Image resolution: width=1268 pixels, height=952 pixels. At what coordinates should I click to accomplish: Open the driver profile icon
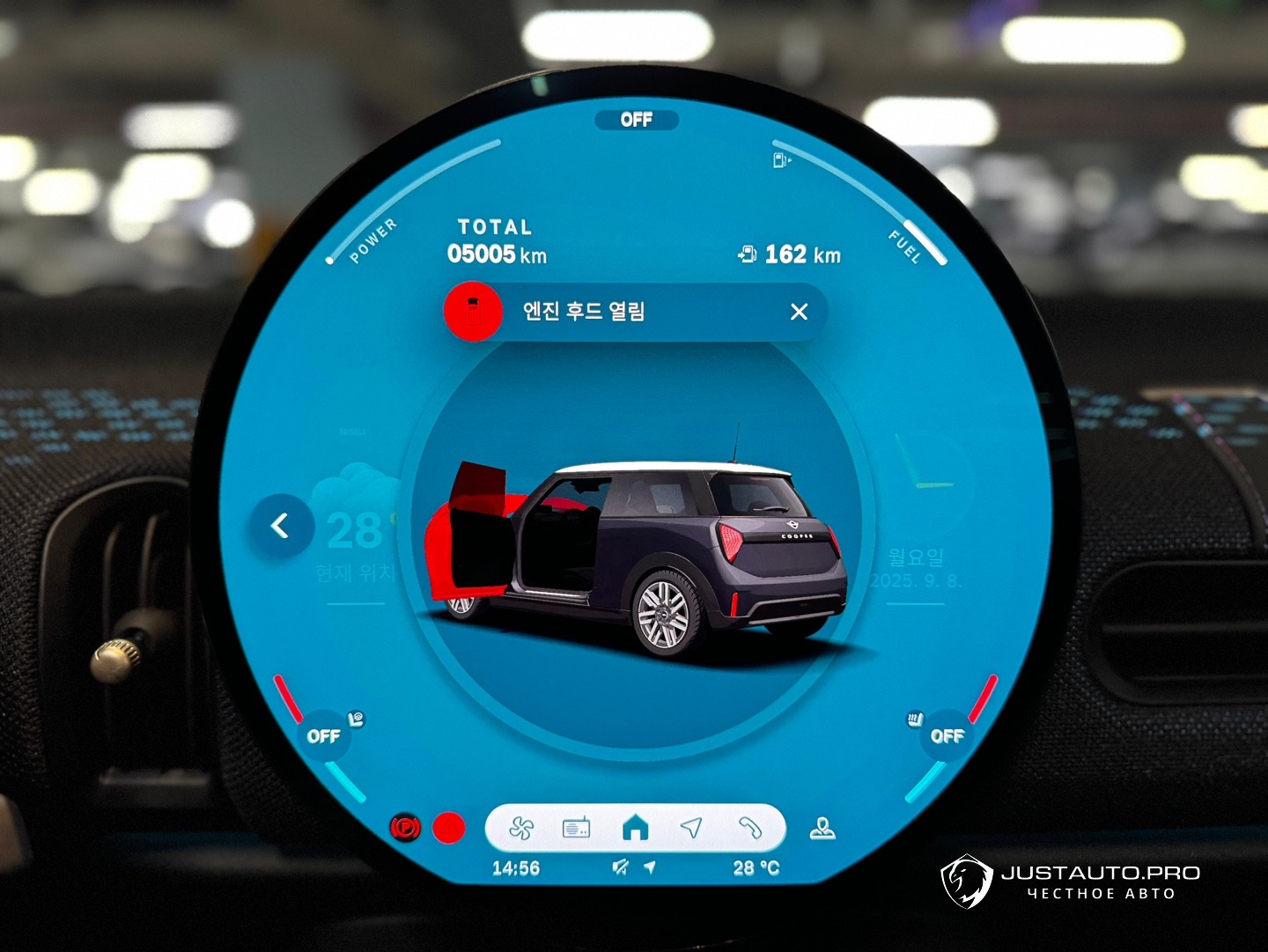[x=822, y=829]
